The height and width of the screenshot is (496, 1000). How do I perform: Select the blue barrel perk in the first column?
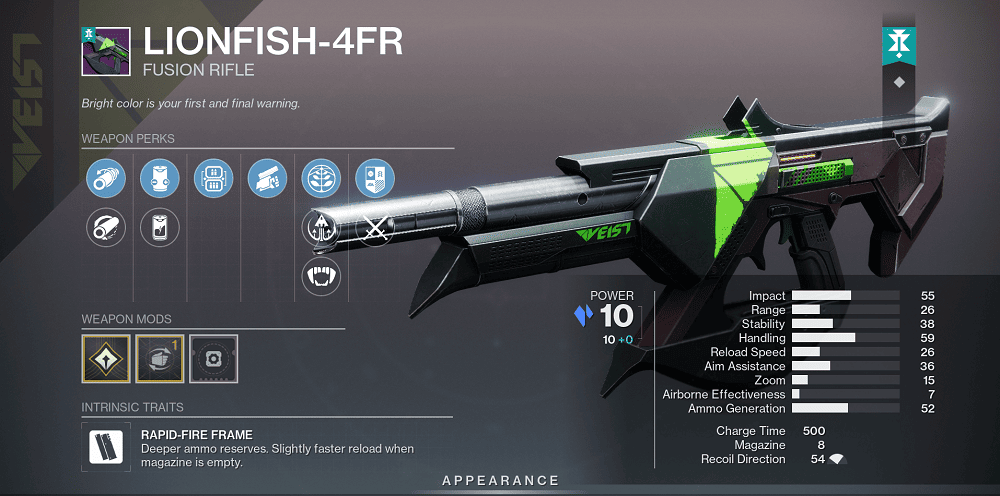105,178
